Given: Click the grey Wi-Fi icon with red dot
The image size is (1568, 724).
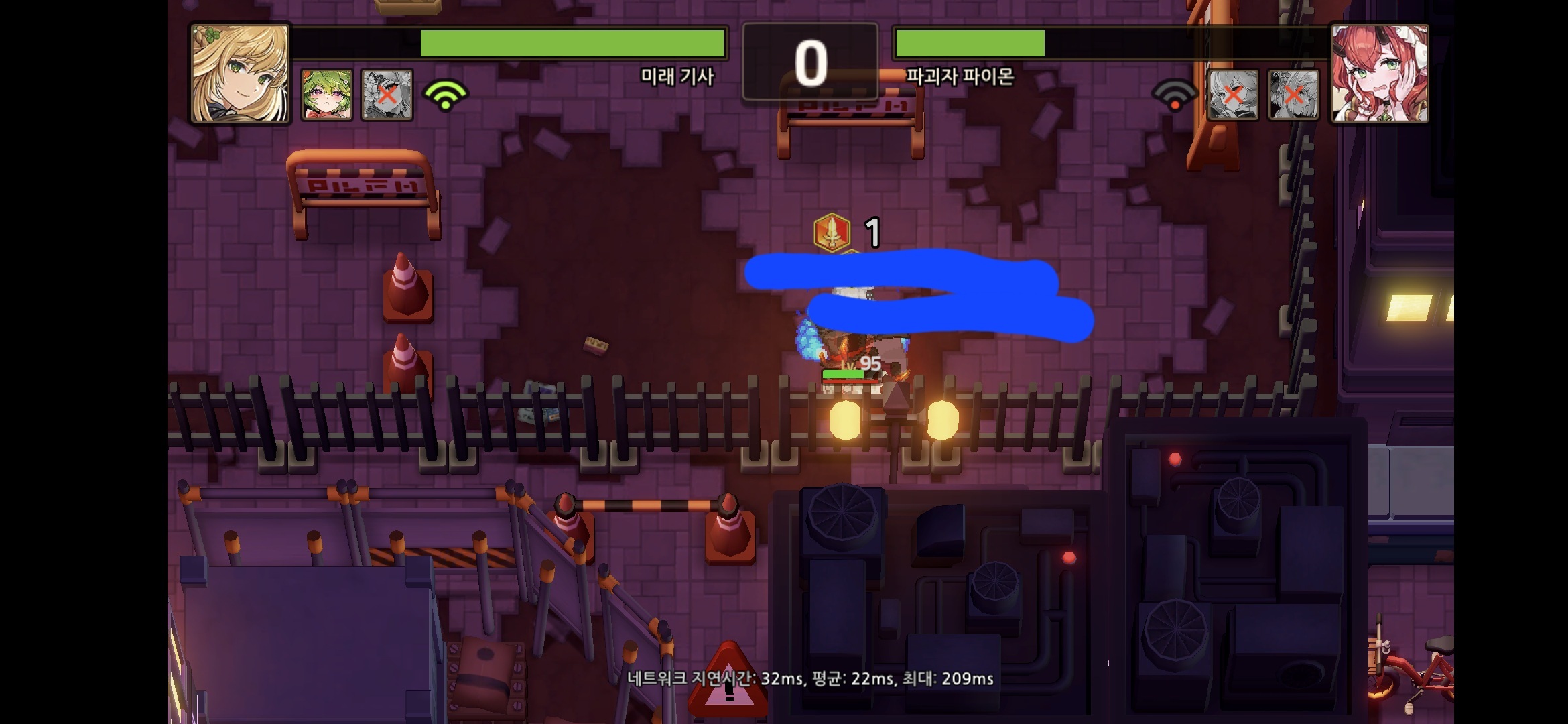Looking at the screenshot, I should (x=1175, y=96).
